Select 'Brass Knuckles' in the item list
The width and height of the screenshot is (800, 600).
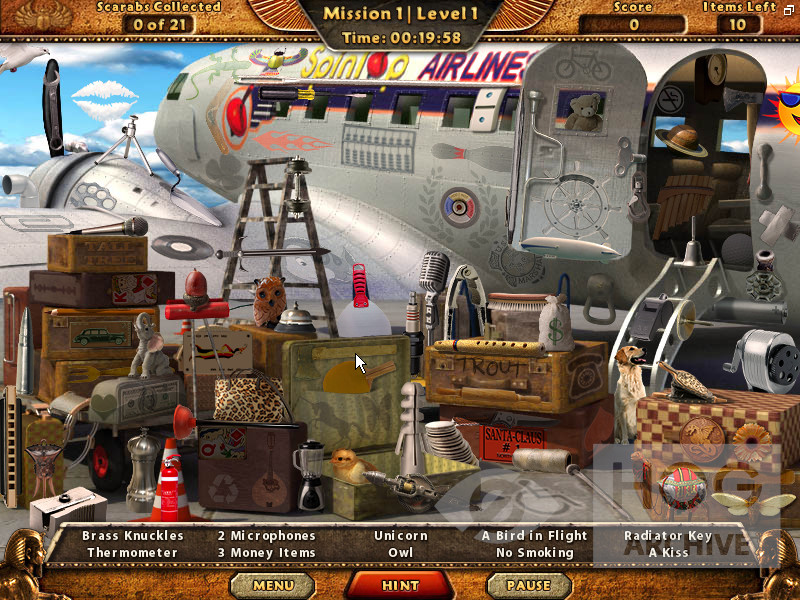[x=133, y=536]
